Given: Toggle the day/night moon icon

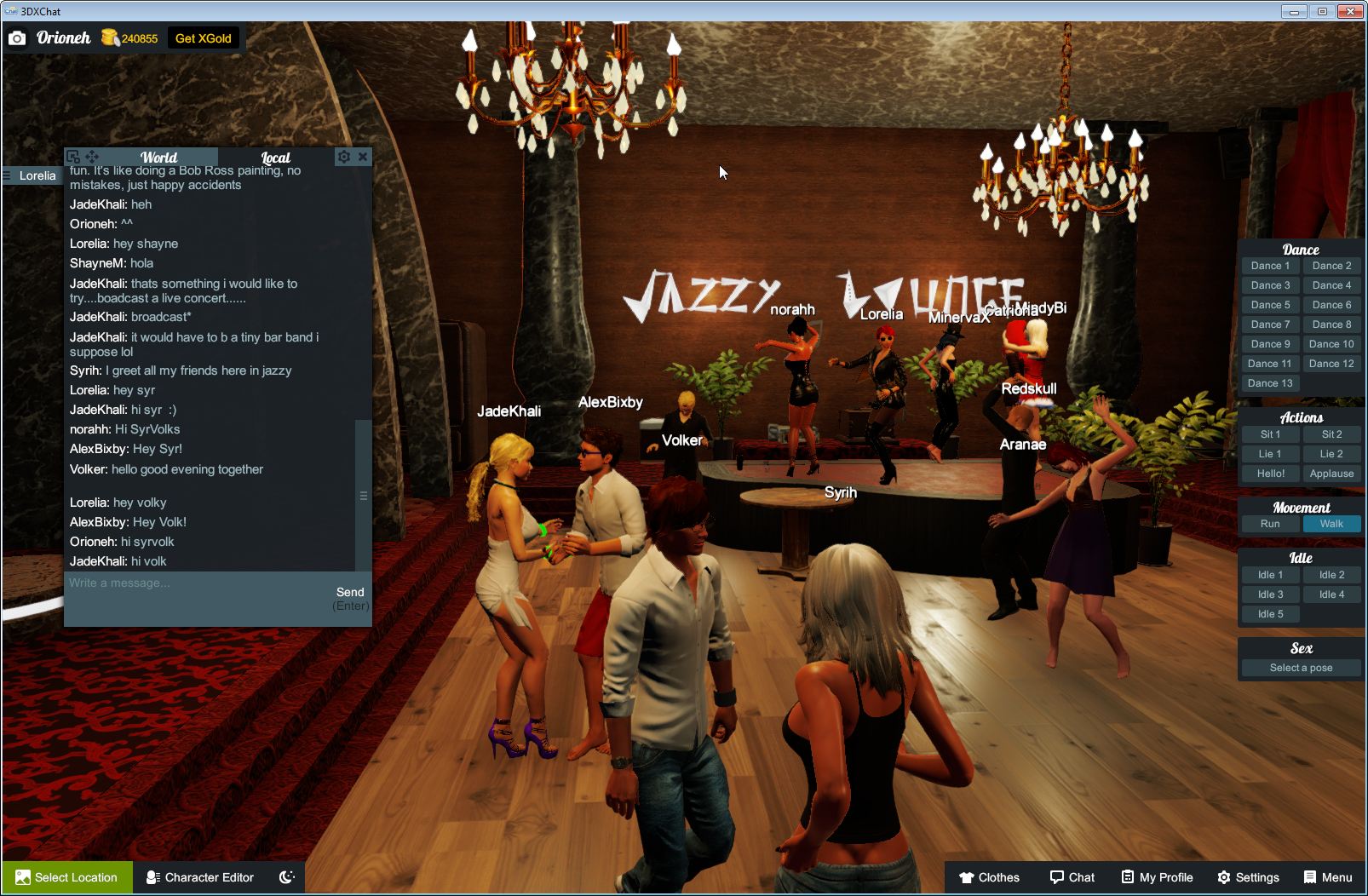Looking at the screenshot, I should coord(287,877).
